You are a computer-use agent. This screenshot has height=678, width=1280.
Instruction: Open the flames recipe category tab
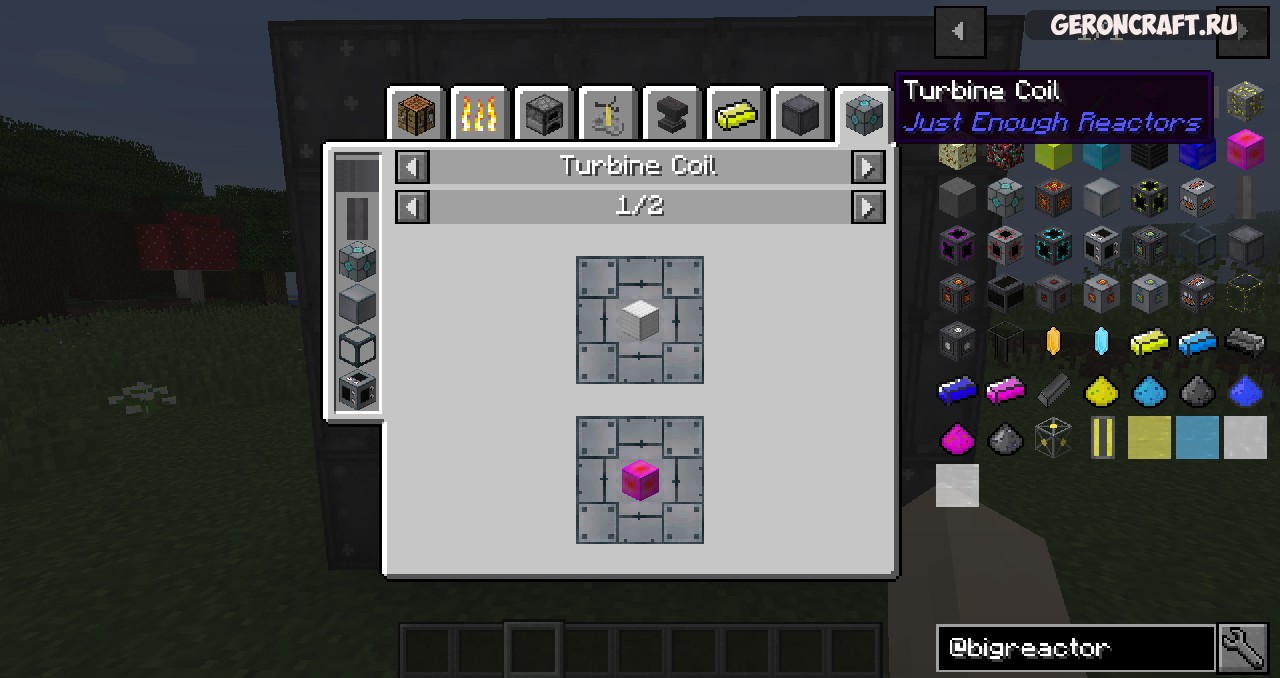click(x=479, y=115)
